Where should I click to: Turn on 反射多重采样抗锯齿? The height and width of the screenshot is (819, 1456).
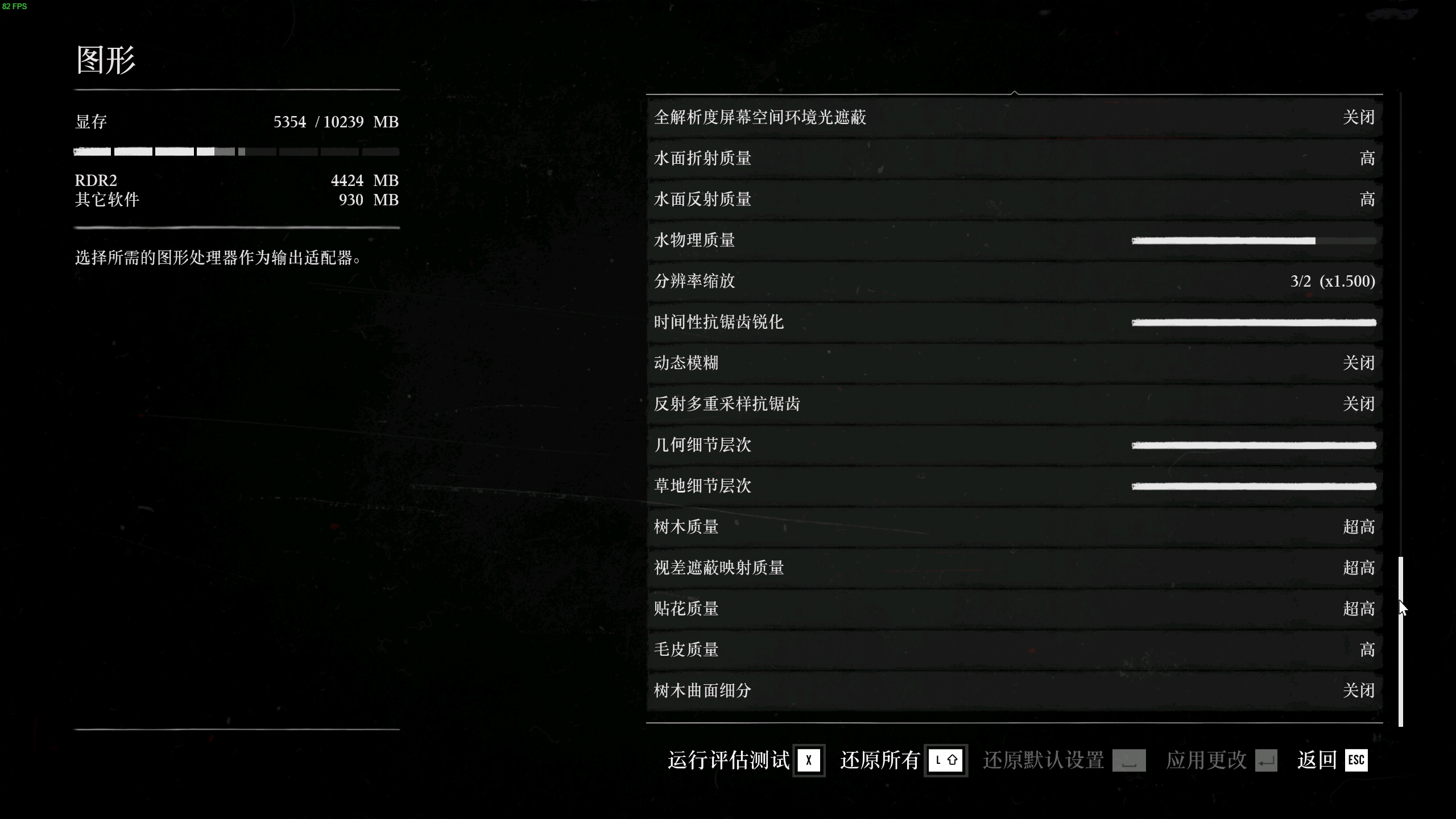coord(1012,404)
